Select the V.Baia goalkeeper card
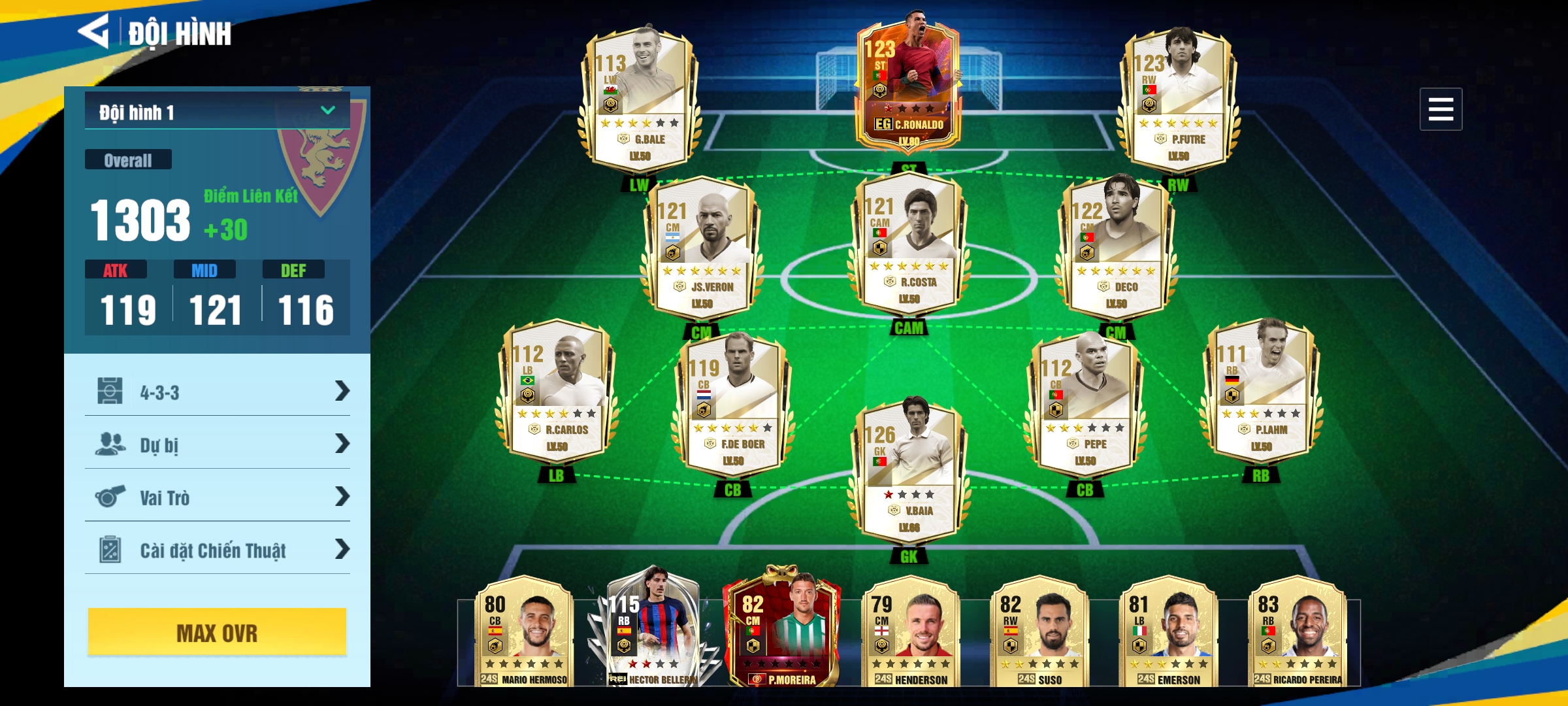Viewport: 1568px width, 706px height. click(x=908, y=471)
